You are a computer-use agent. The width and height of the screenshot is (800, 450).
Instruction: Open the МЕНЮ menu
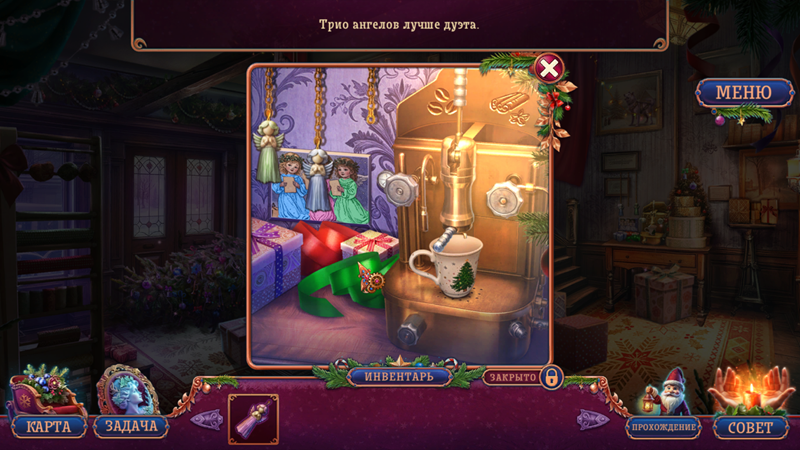742,94
